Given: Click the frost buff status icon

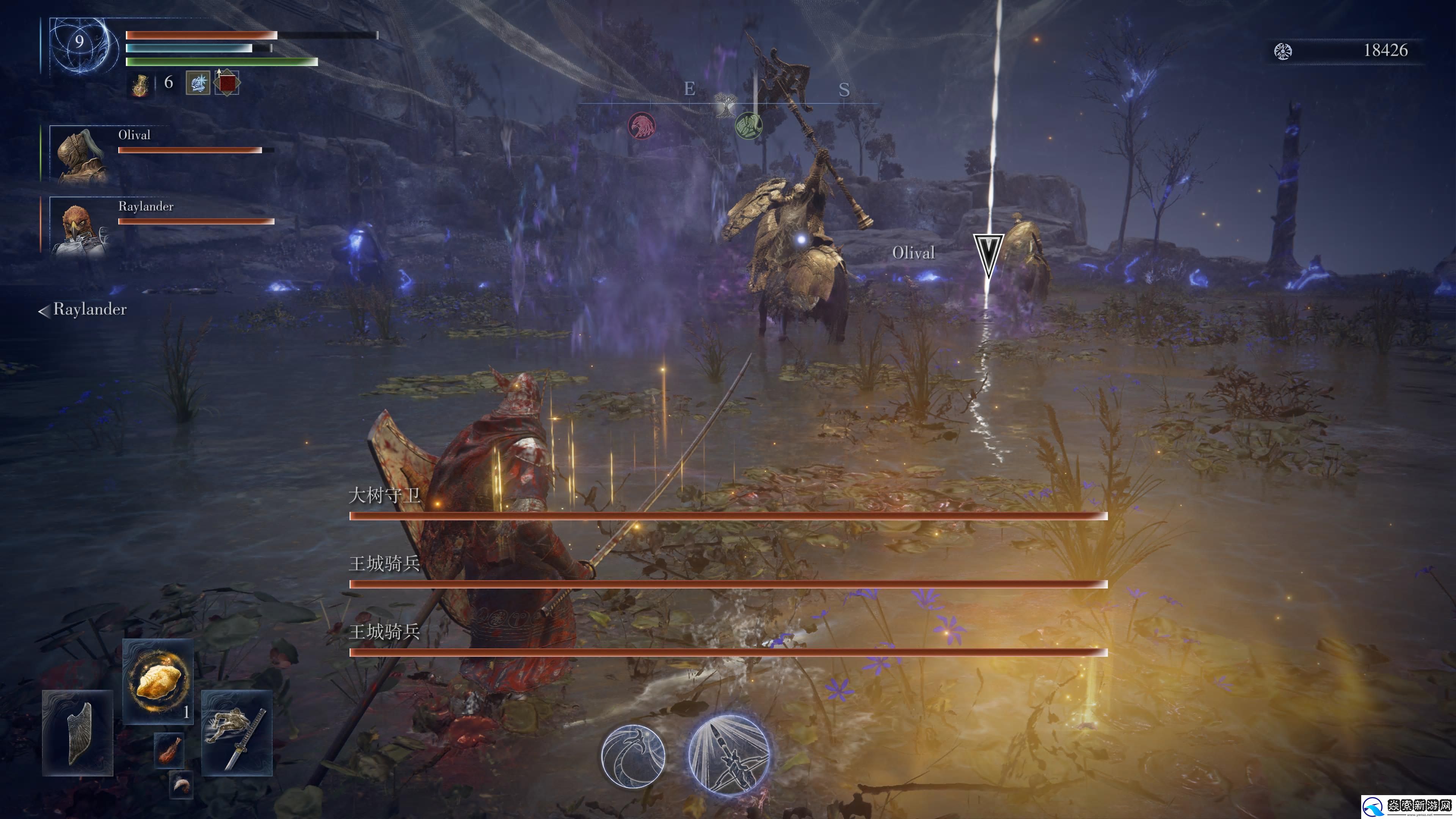Looking at the screenshot, I should pos(198,83).
